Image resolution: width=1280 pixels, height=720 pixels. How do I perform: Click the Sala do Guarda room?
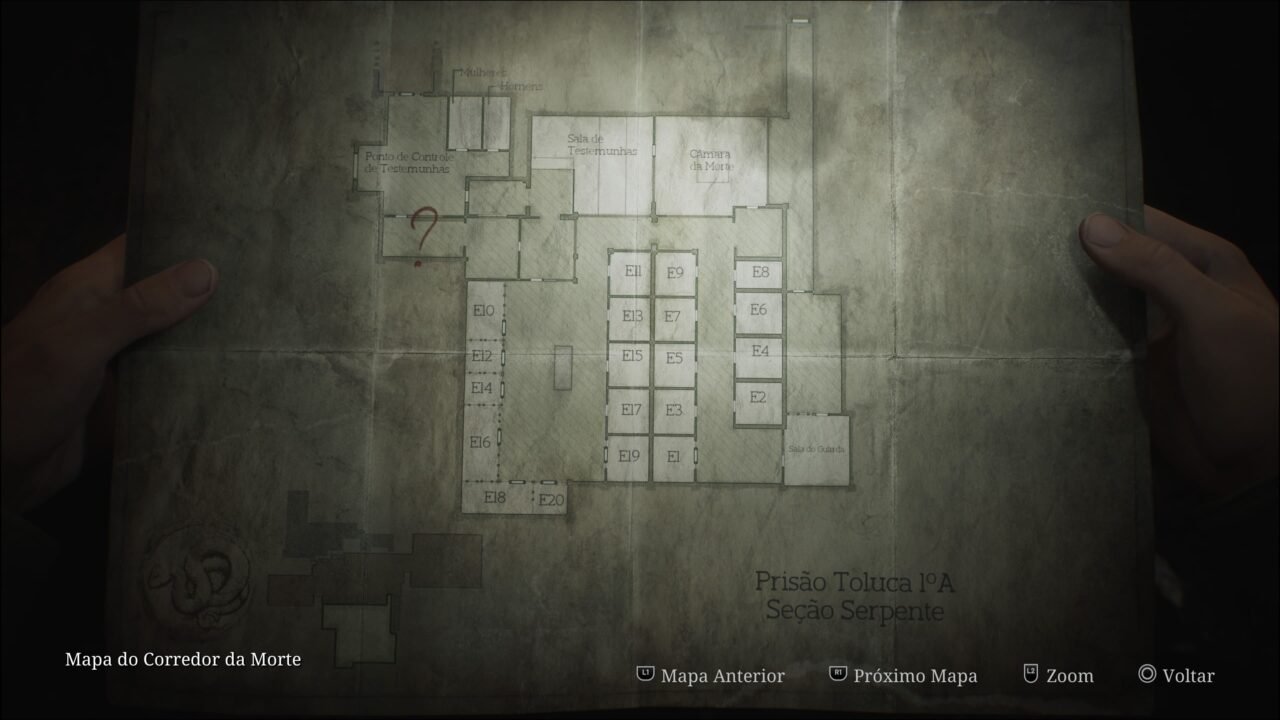pos(816,449)
